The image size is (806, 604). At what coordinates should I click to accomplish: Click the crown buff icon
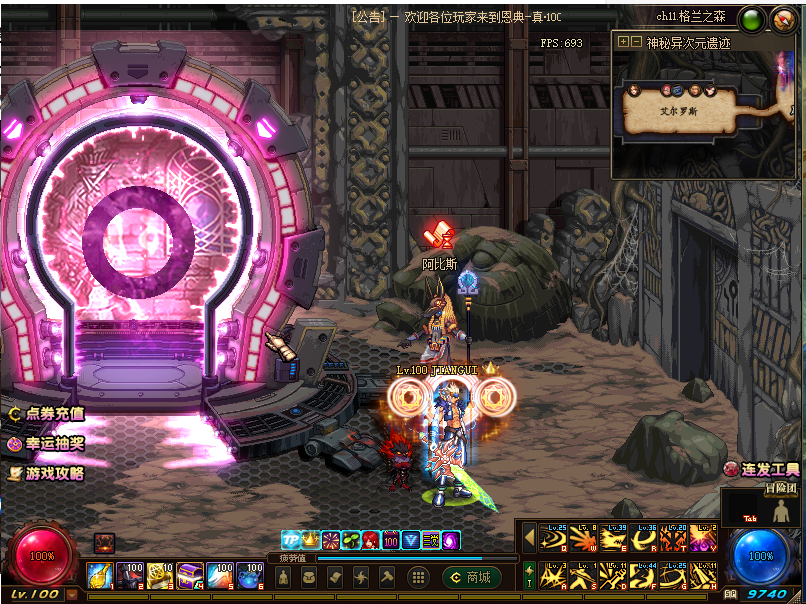(x=310, y=540)
